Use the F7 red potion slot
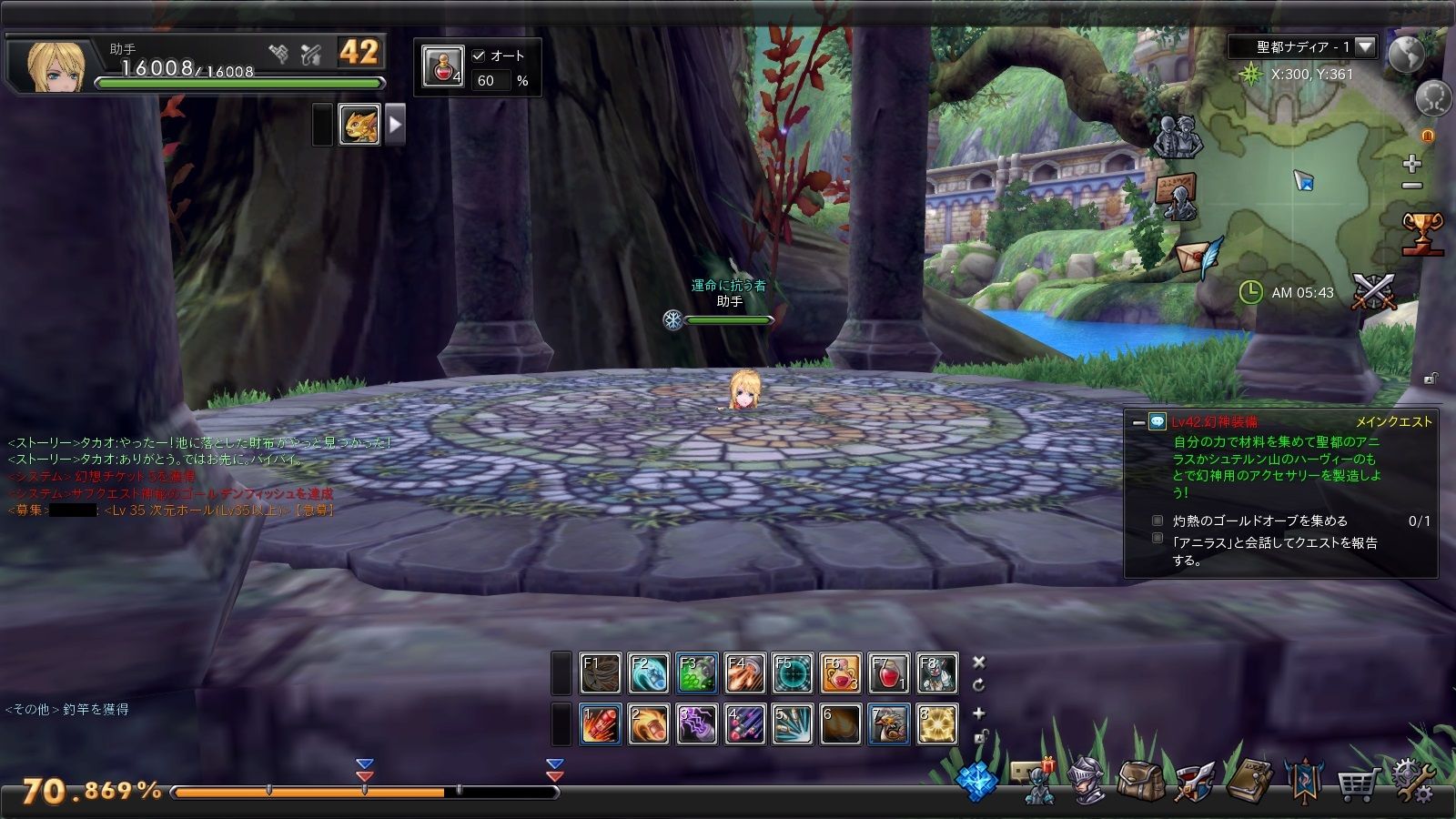This screenshot has width=1456, height=819. point(888,673)
